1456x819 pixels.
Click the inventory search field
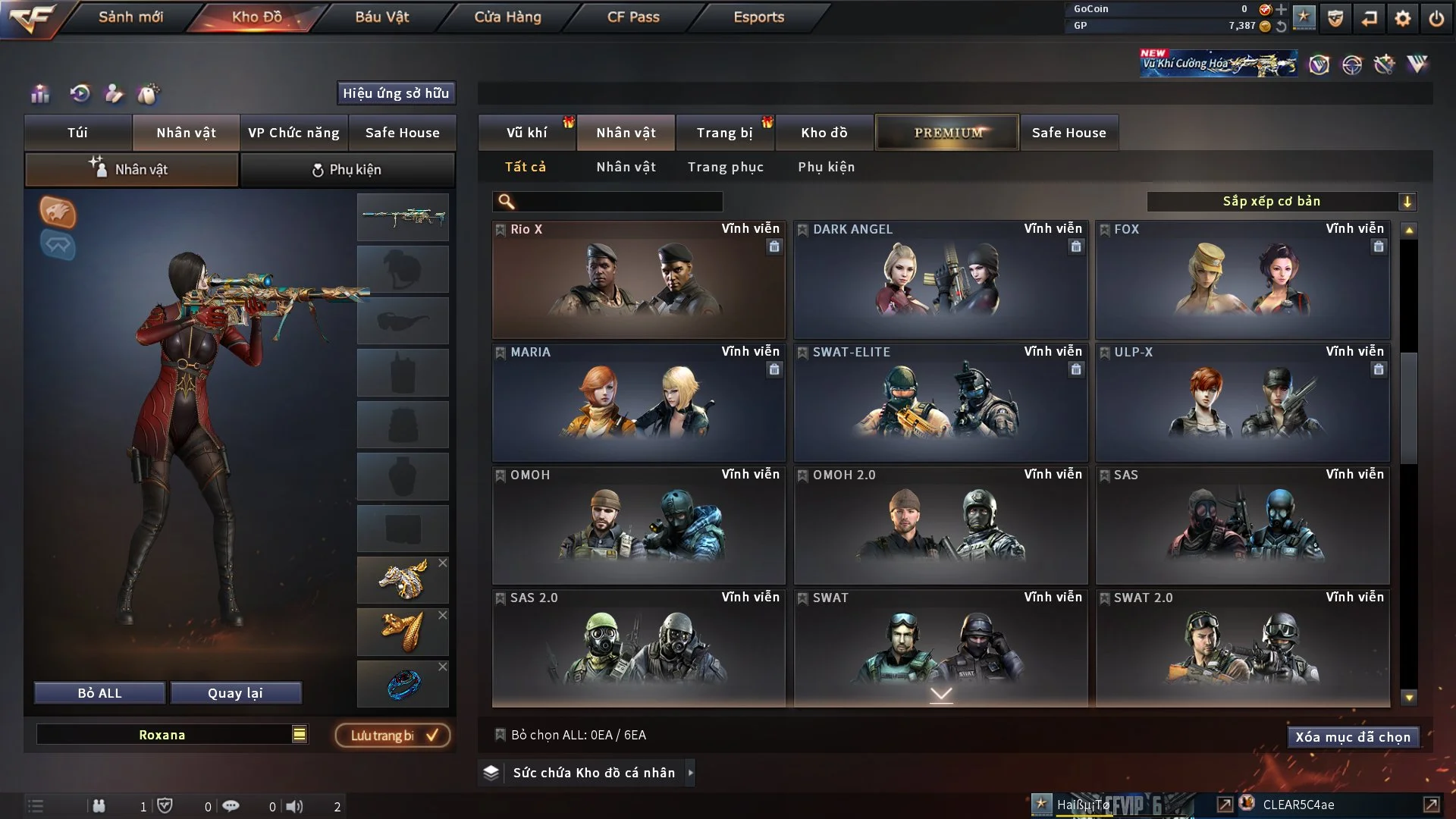pos(618,201)
